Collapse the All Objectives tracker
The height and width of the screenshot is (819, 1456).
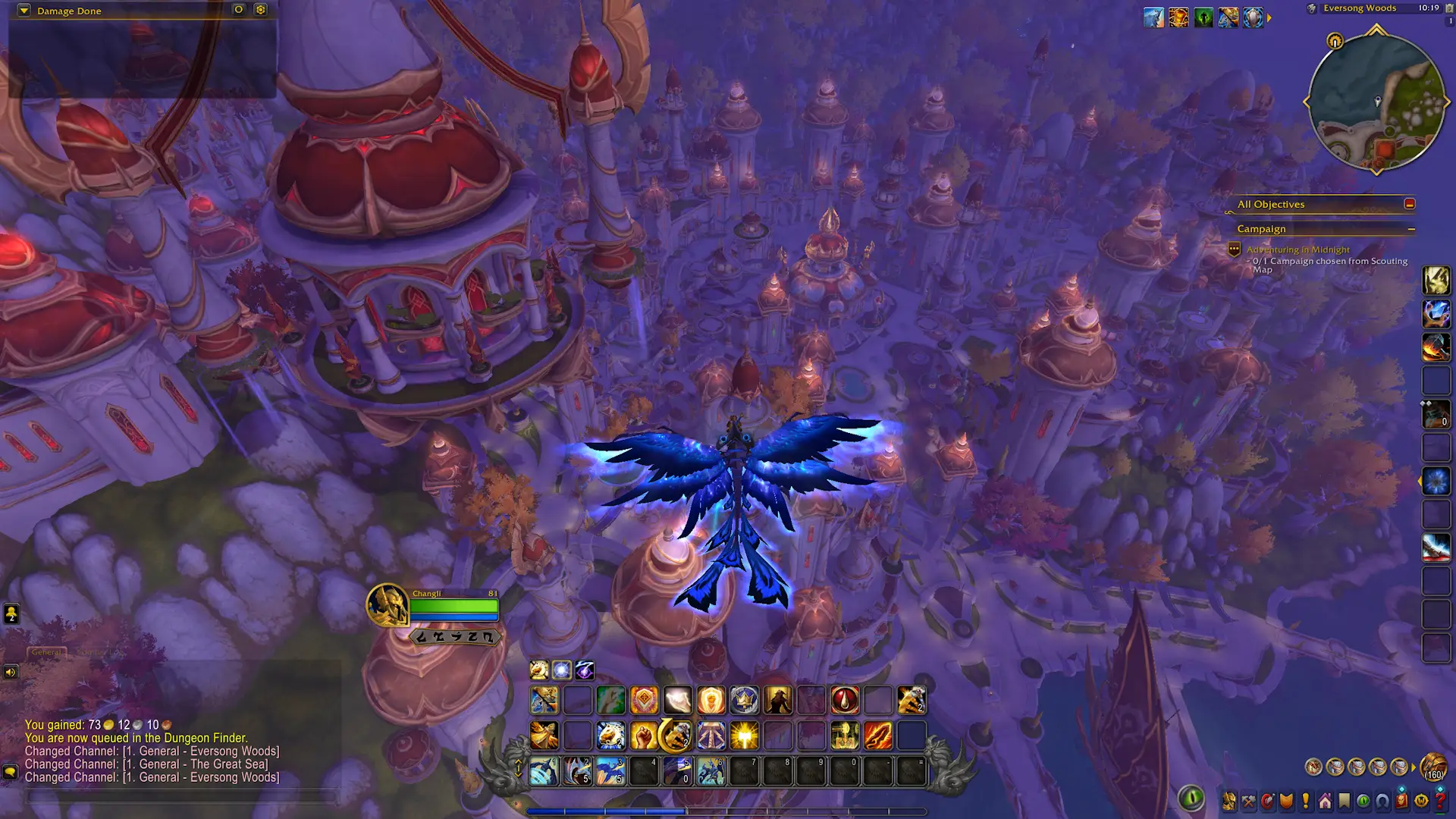1409,204
